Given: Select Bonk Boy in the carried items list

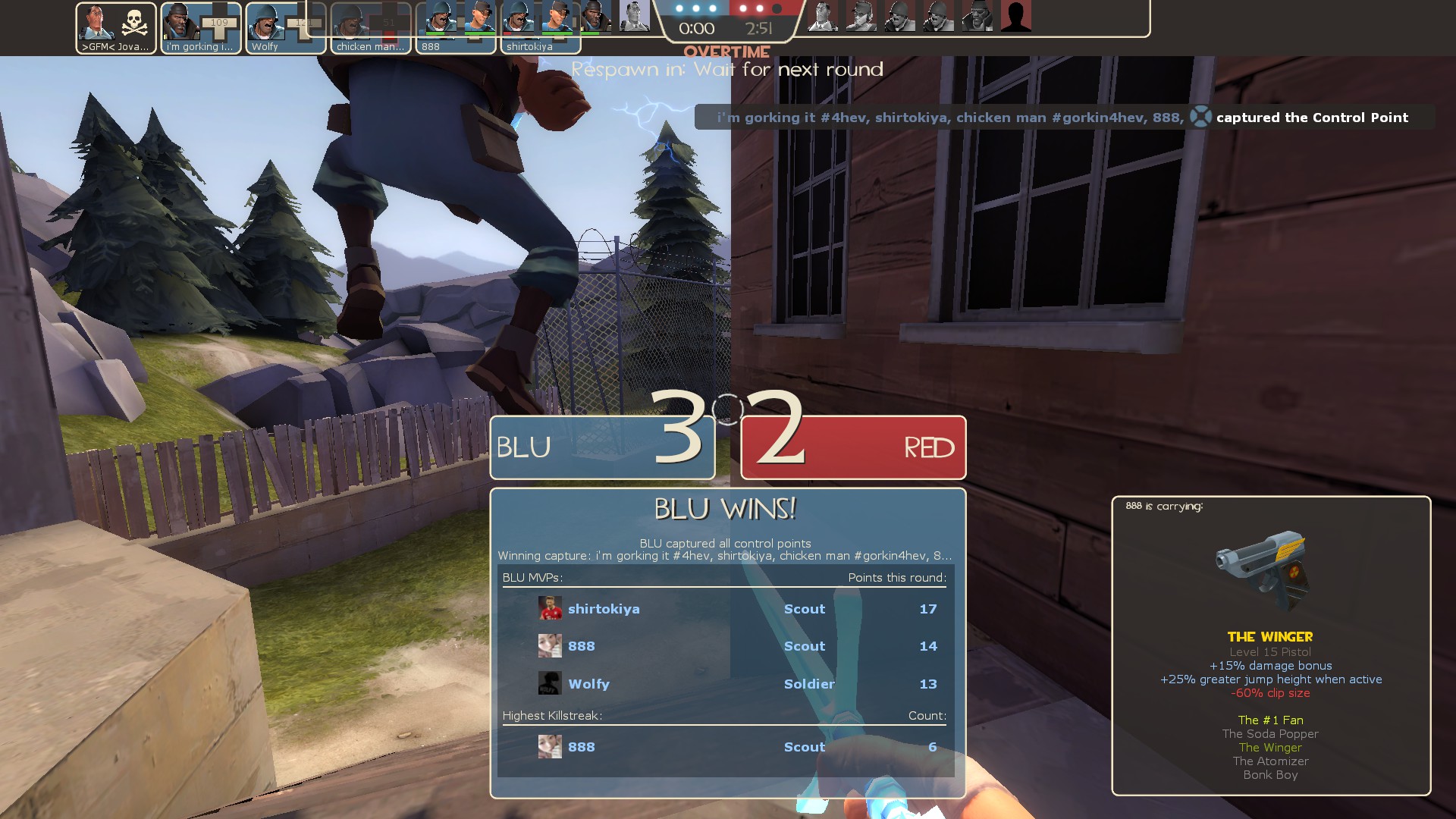Looking at the screenshot, I should pos(1270,775).
